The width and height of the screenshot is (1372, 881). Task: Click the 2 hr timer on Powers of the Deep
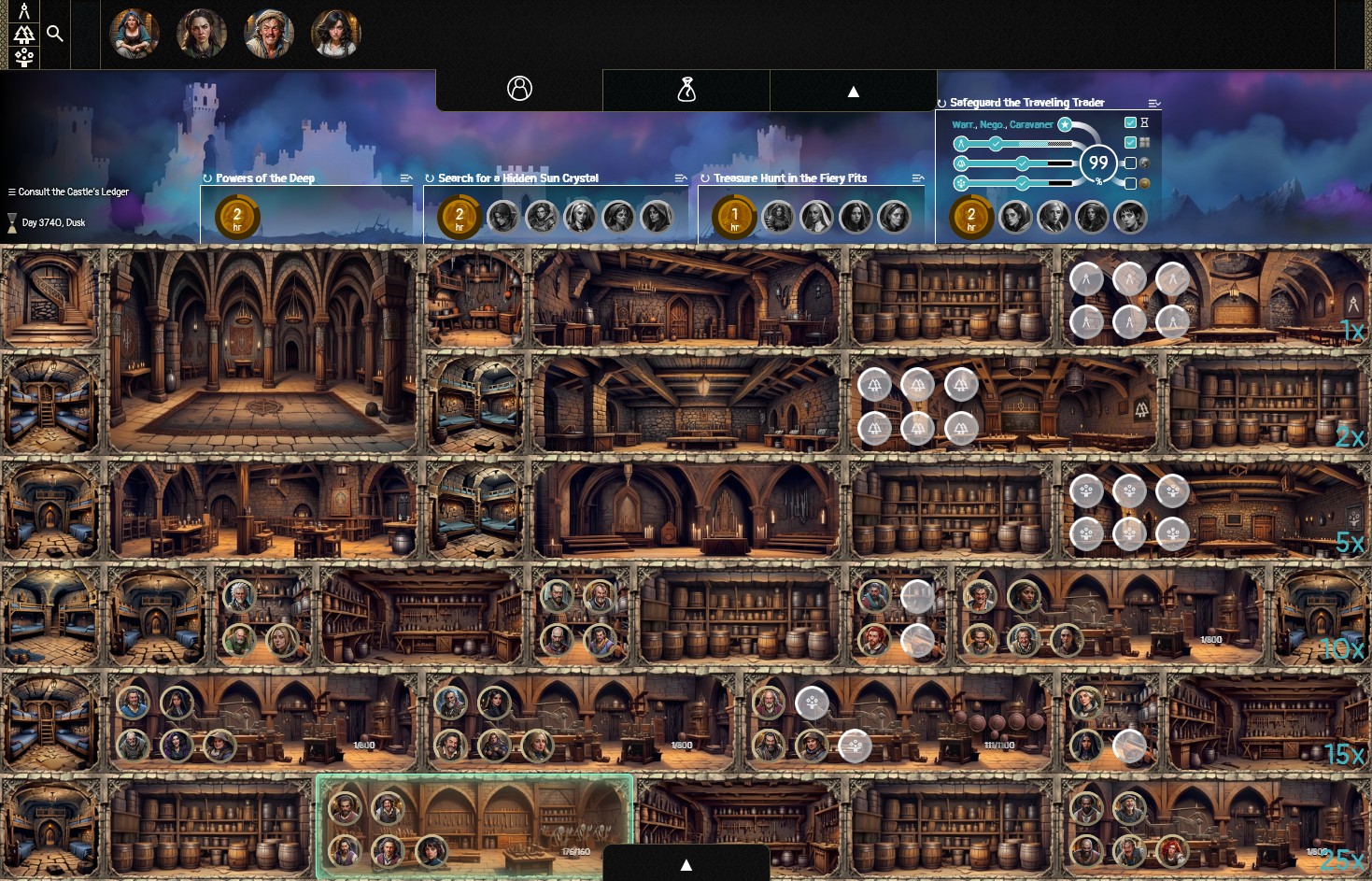pos(237,215)
